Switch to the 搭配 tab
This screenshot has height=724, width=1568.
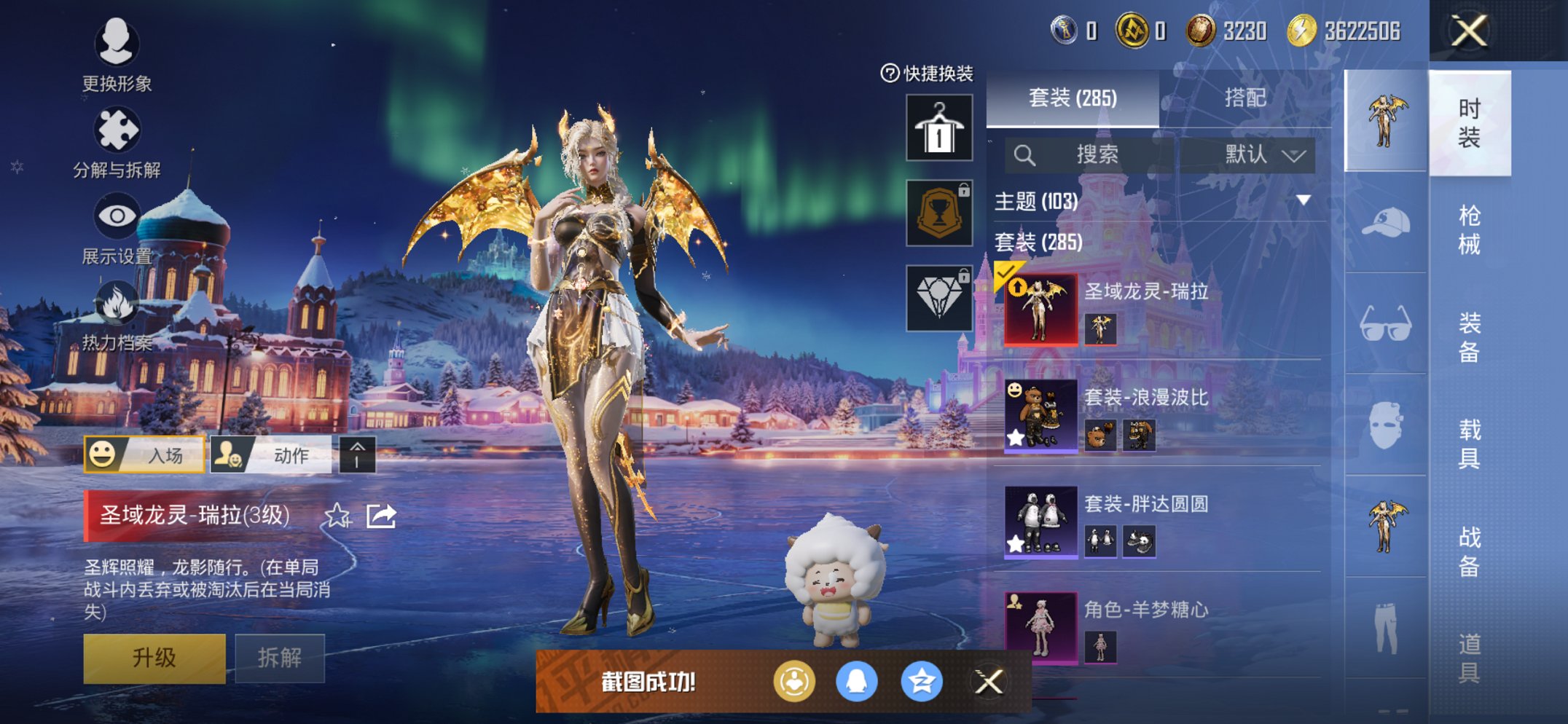pos(1244,98)
